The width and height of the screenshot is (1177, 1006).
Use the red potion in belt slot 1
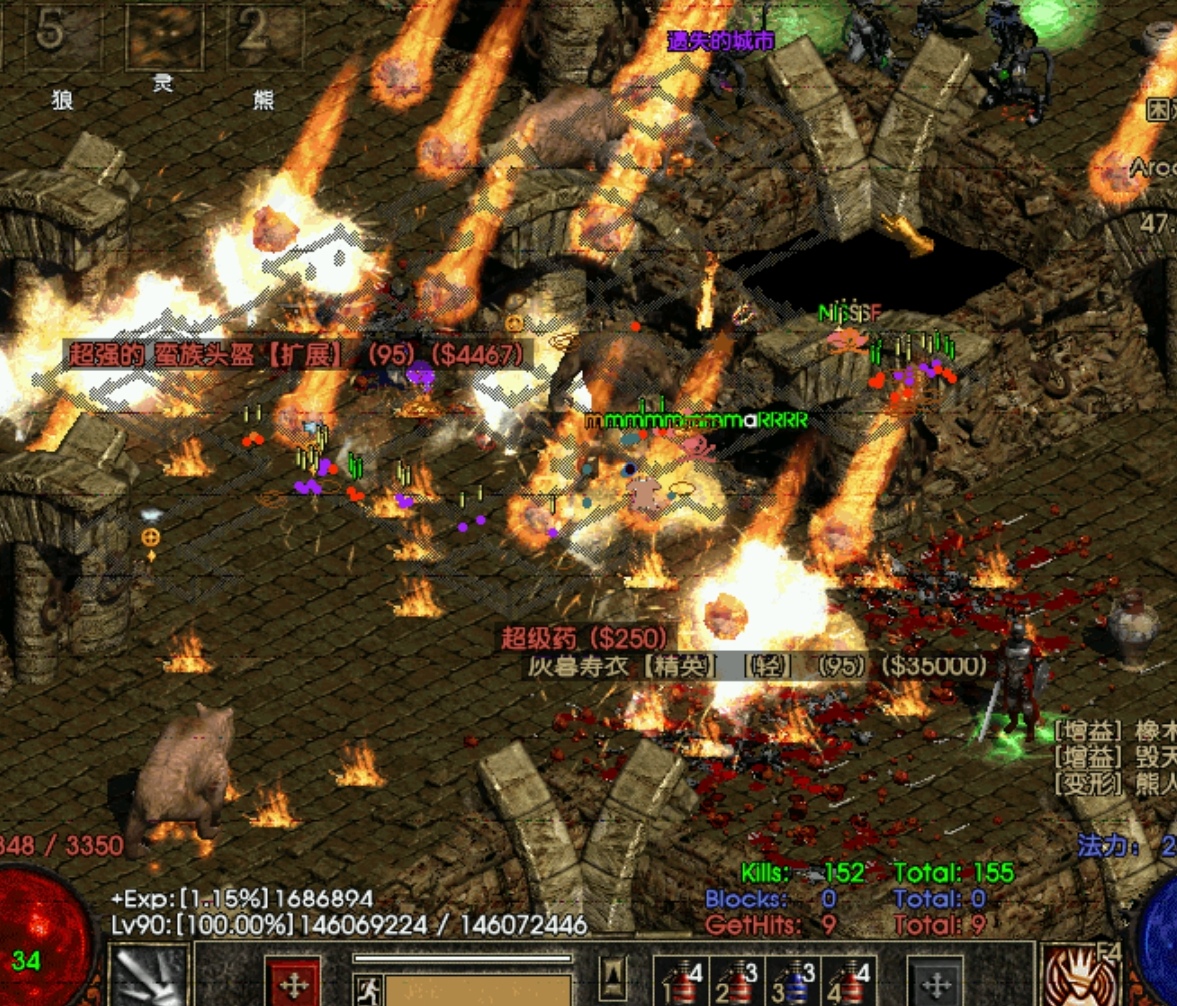tap(682, 981)
